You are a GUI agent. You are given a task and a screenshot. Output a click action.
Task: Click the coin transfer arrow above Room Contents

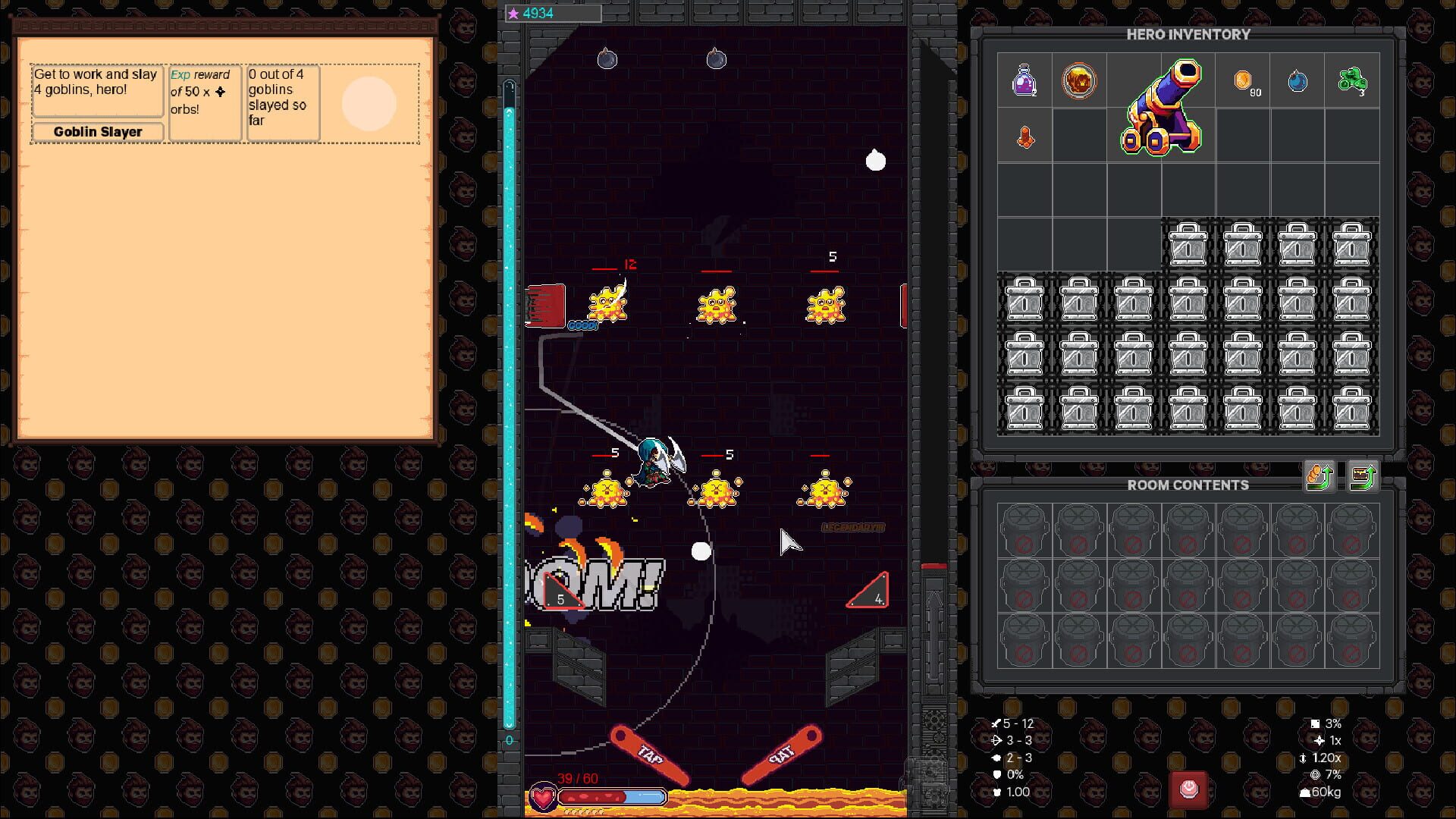tap(1317, 475)
